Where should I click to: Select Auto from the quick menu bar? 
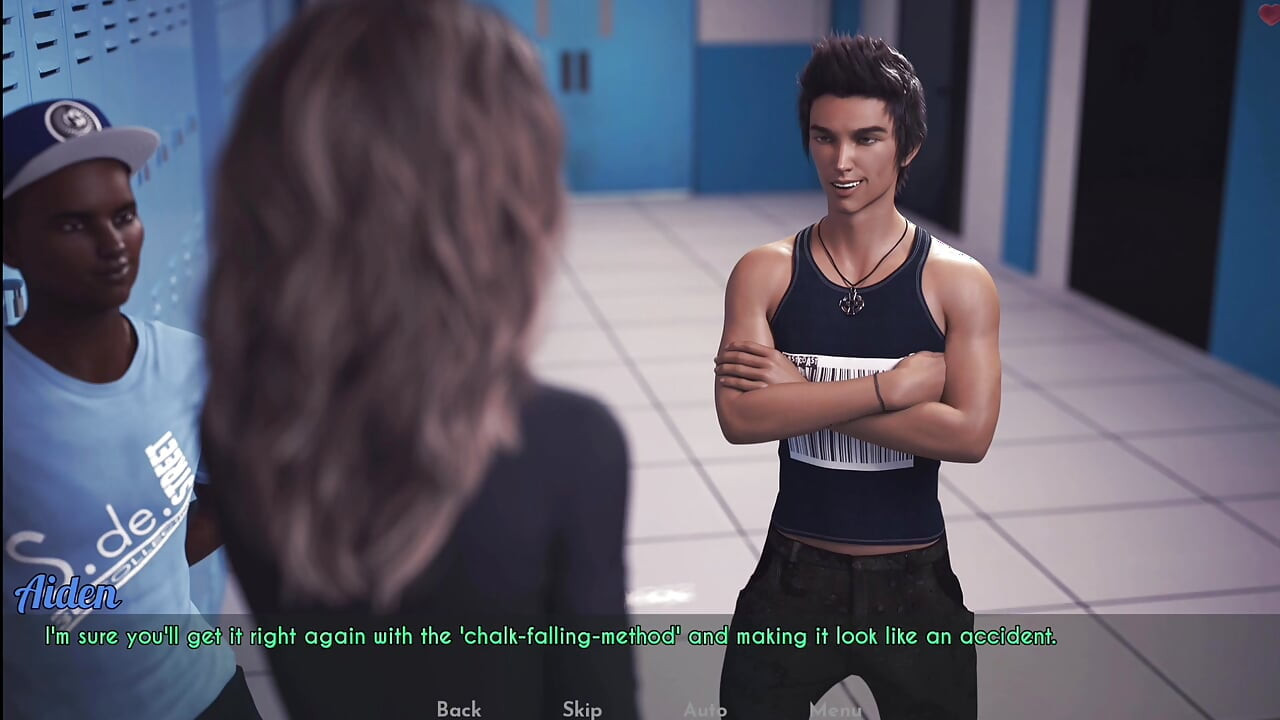pyautogui.click(x=706, y=709)
